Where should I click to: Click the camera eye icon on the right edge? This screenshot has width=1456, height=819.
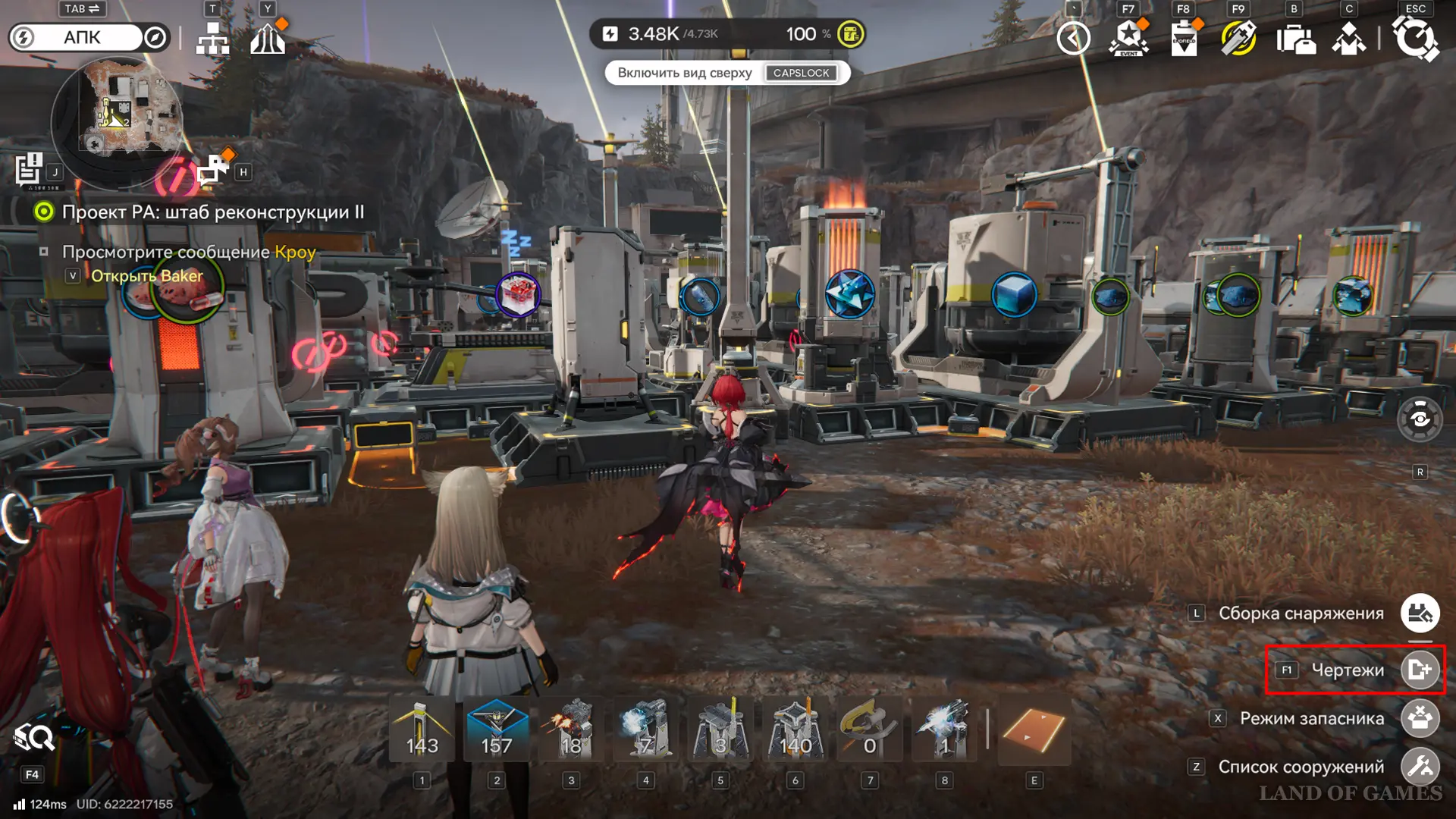(1420, 419)
